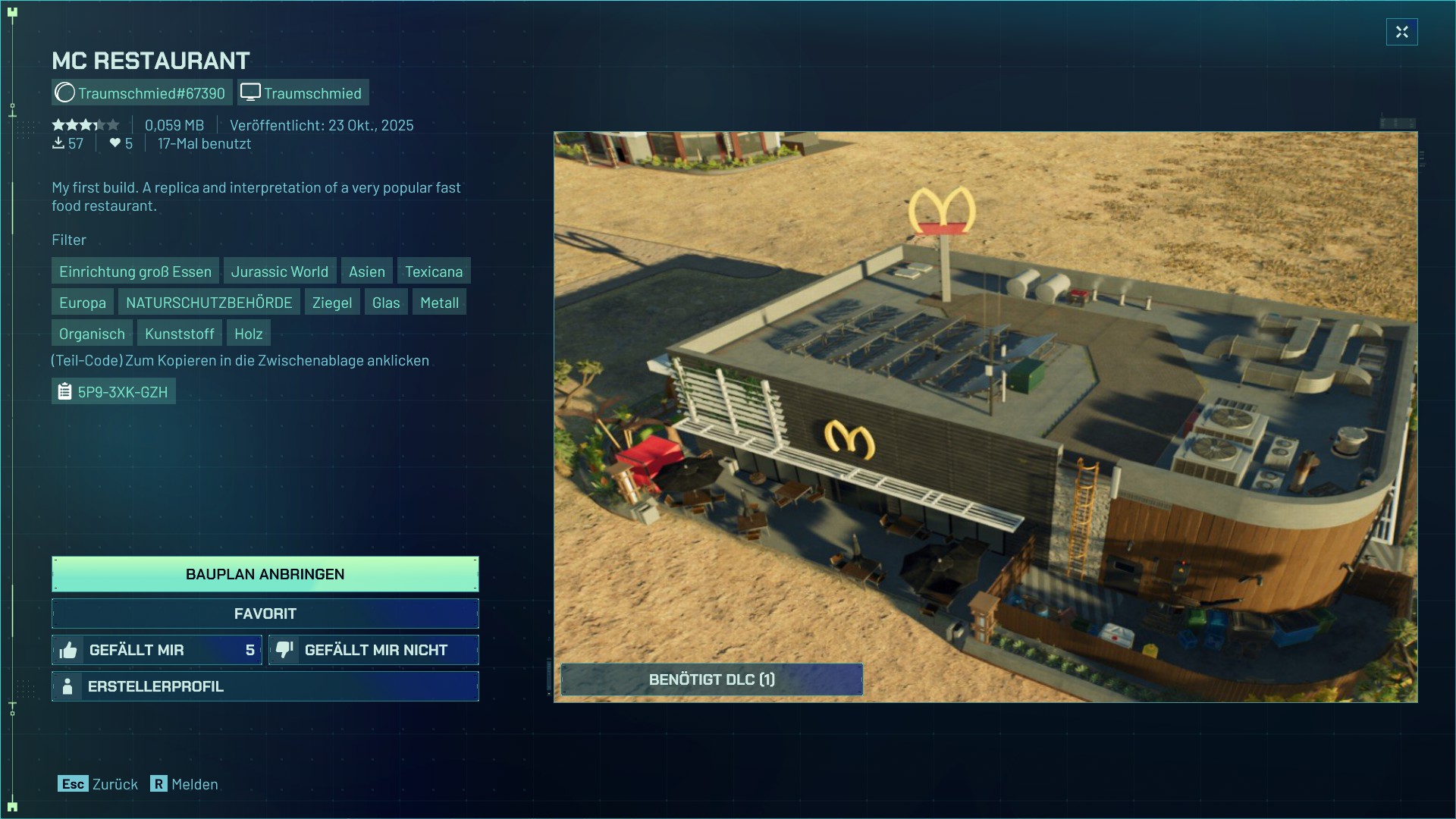The height and width of the screenshot is (819, 1456).
Task: Click the Bauplan anbringen button
Action: pos(265,574)
